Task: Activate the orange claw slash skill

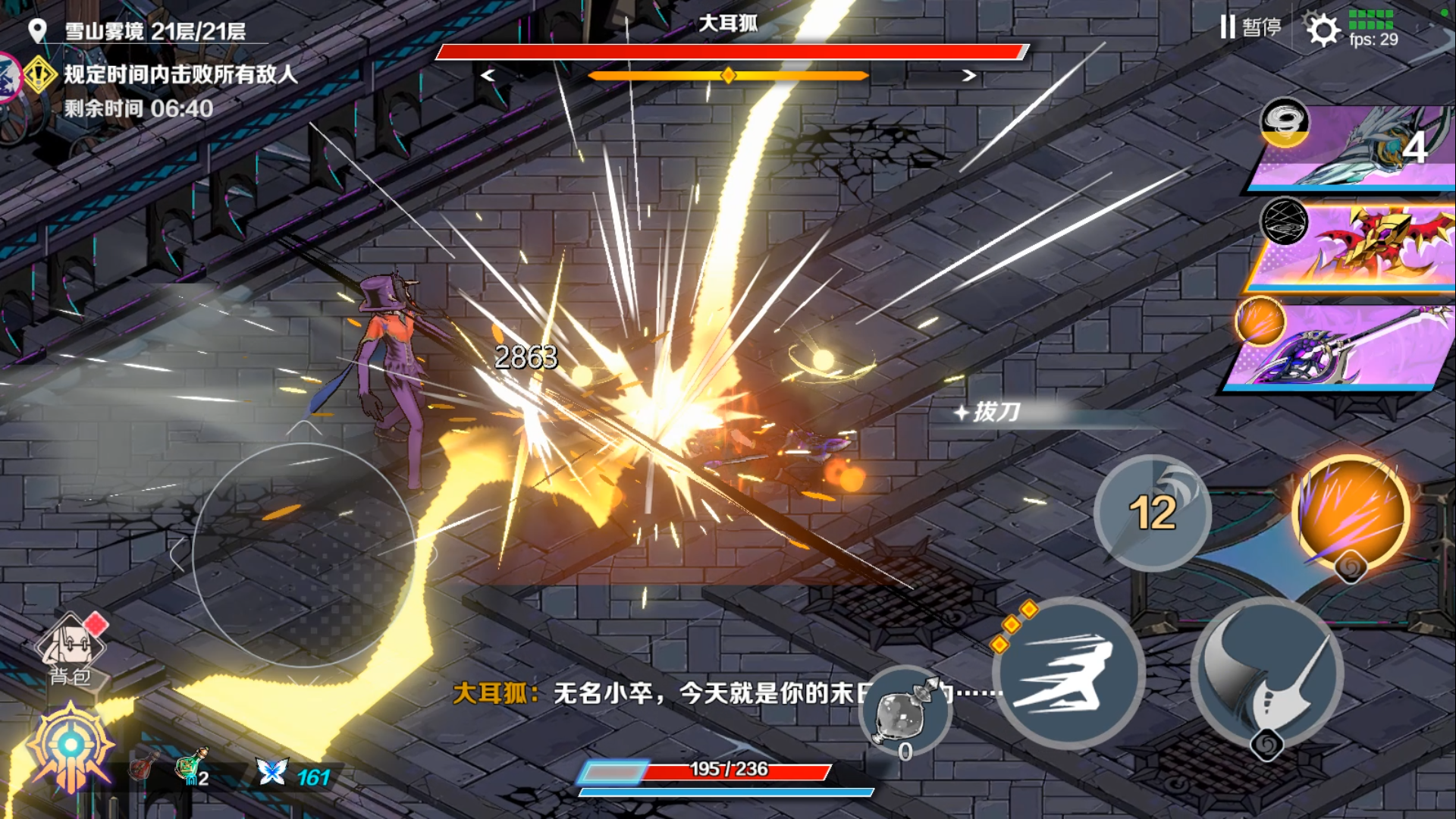Action: point(1351,512)
